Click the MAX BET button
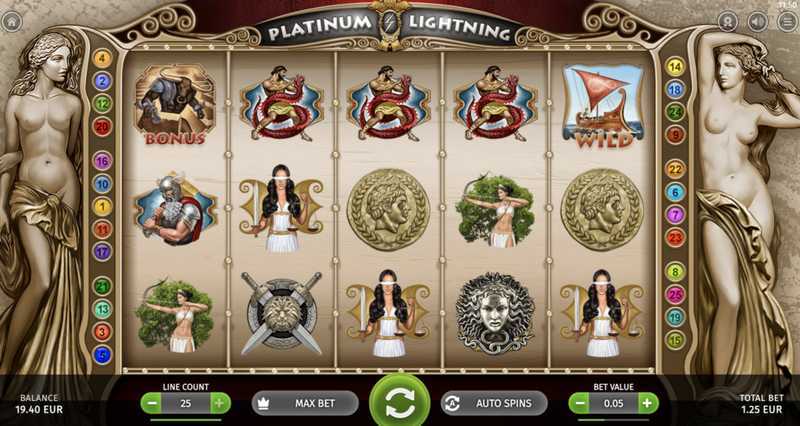Viewport: 800px width, 426px height. pyautogui.click(x=305, y=403)
